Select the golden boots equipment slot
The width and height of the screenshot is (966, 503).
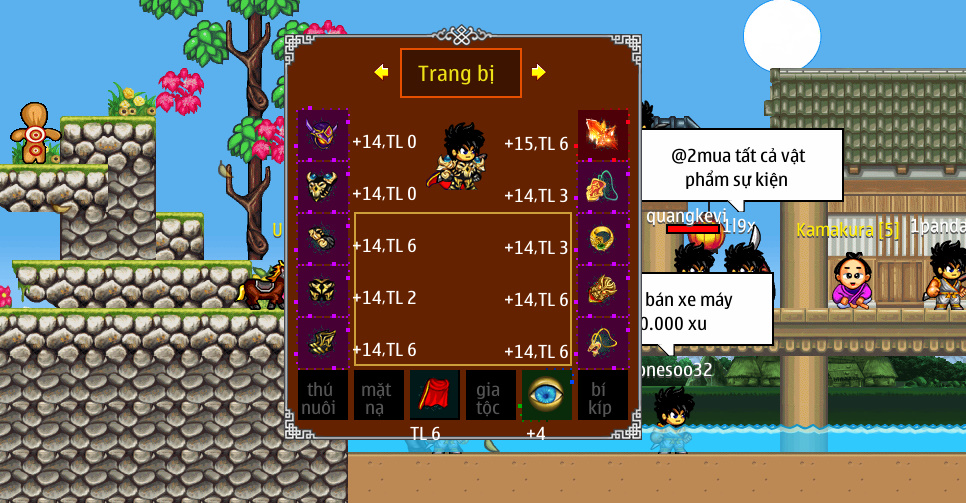[322, 343]
